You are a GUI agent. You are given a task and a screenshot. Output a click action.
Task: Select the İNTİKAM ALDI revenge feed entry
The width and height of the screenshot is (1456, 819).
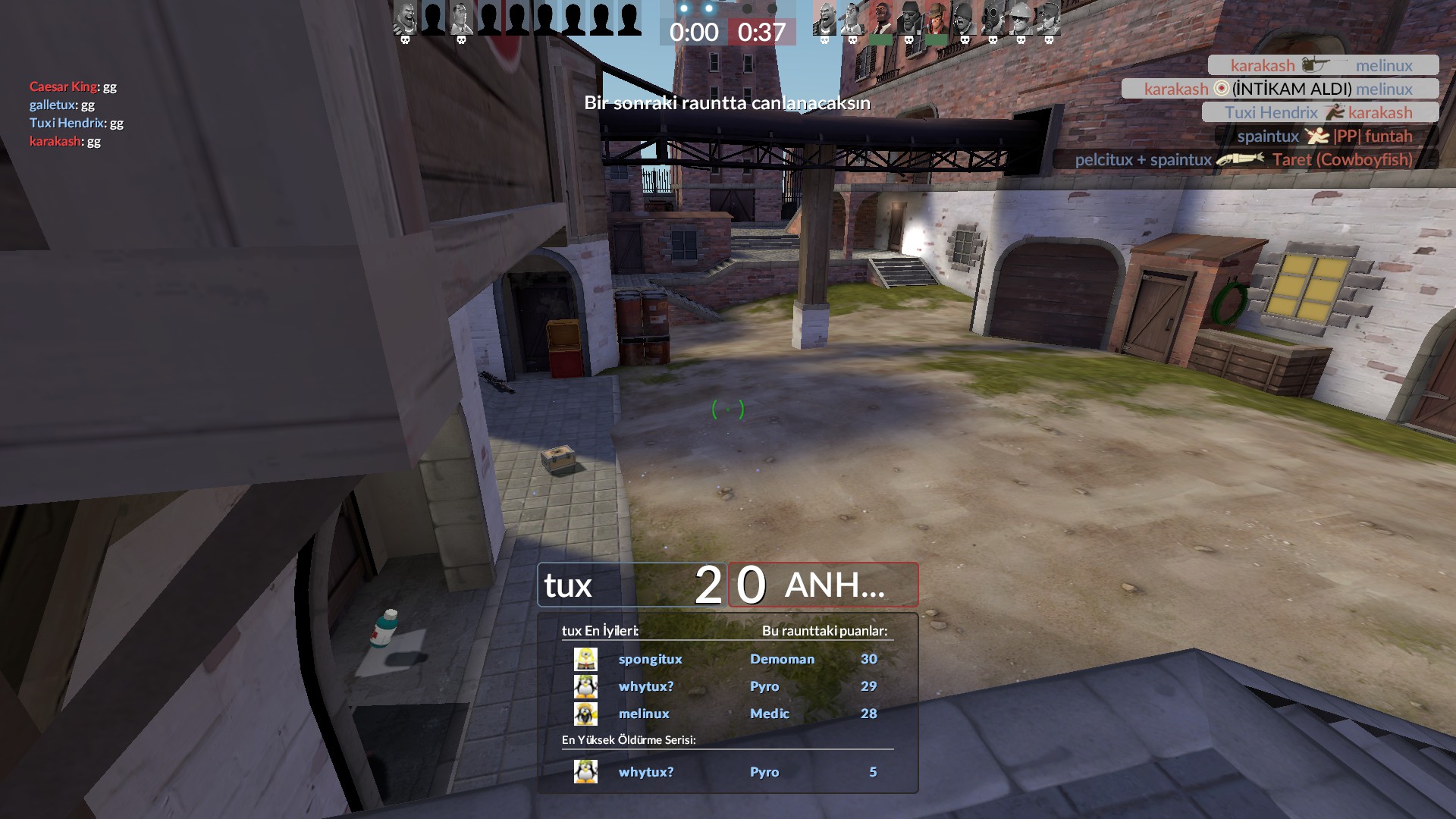[1280, 89]
